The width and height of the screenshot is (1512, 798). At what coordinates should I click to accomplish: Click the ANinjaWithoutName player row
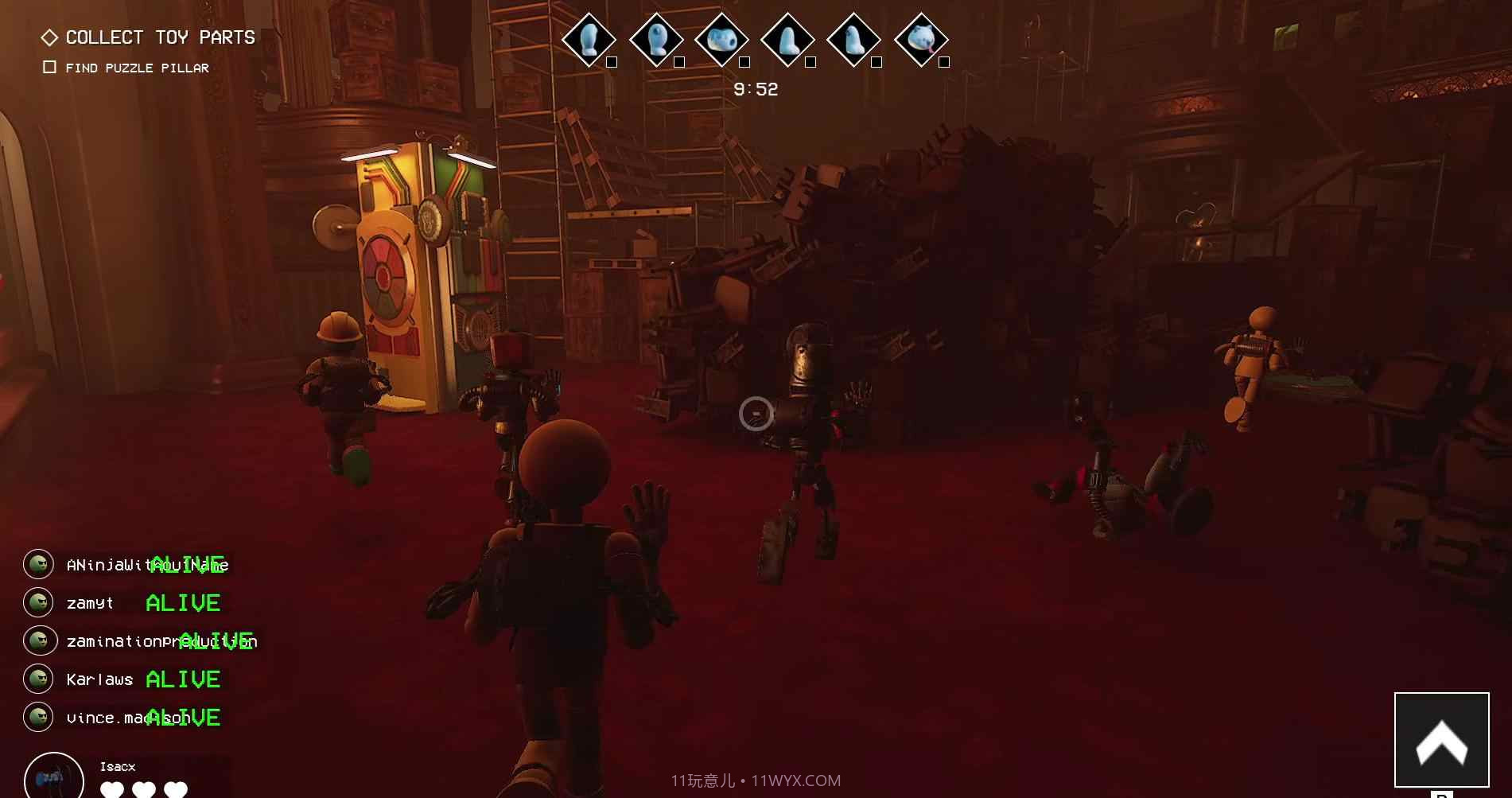127,565
